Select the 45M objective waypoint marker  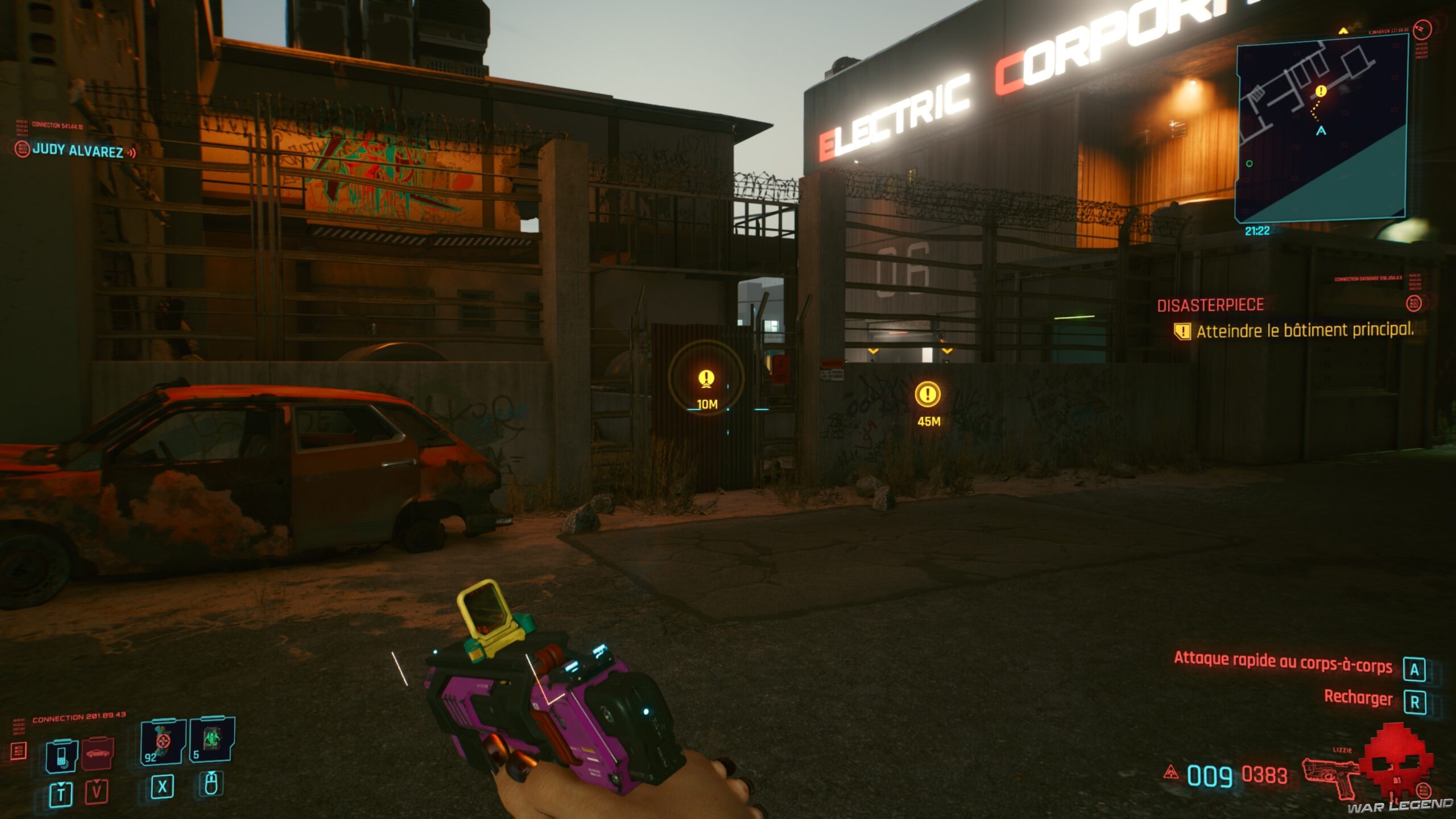(x=928, y=395)
